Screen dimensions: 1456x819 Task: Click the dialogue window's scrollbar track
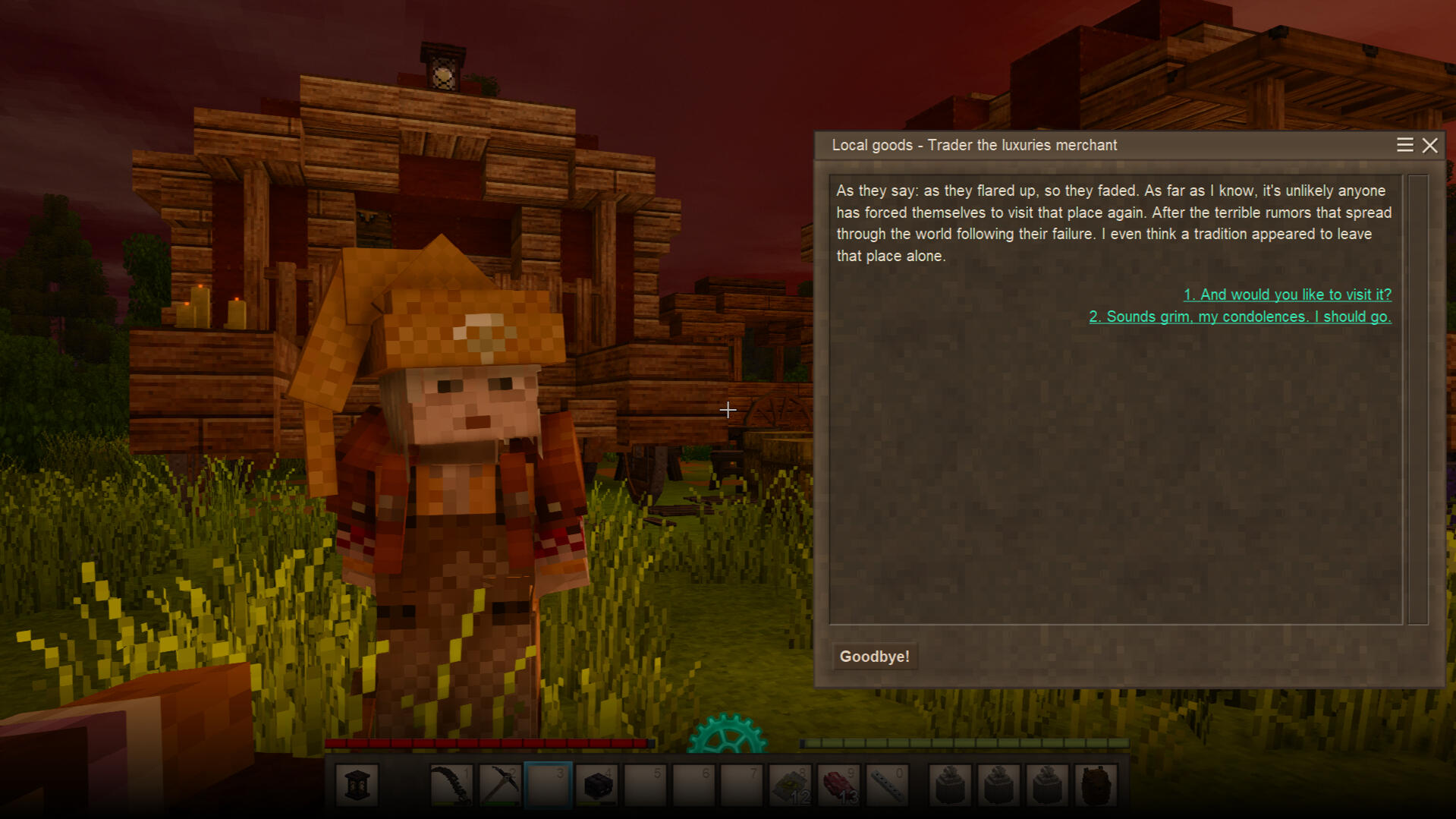point(1417,399)
